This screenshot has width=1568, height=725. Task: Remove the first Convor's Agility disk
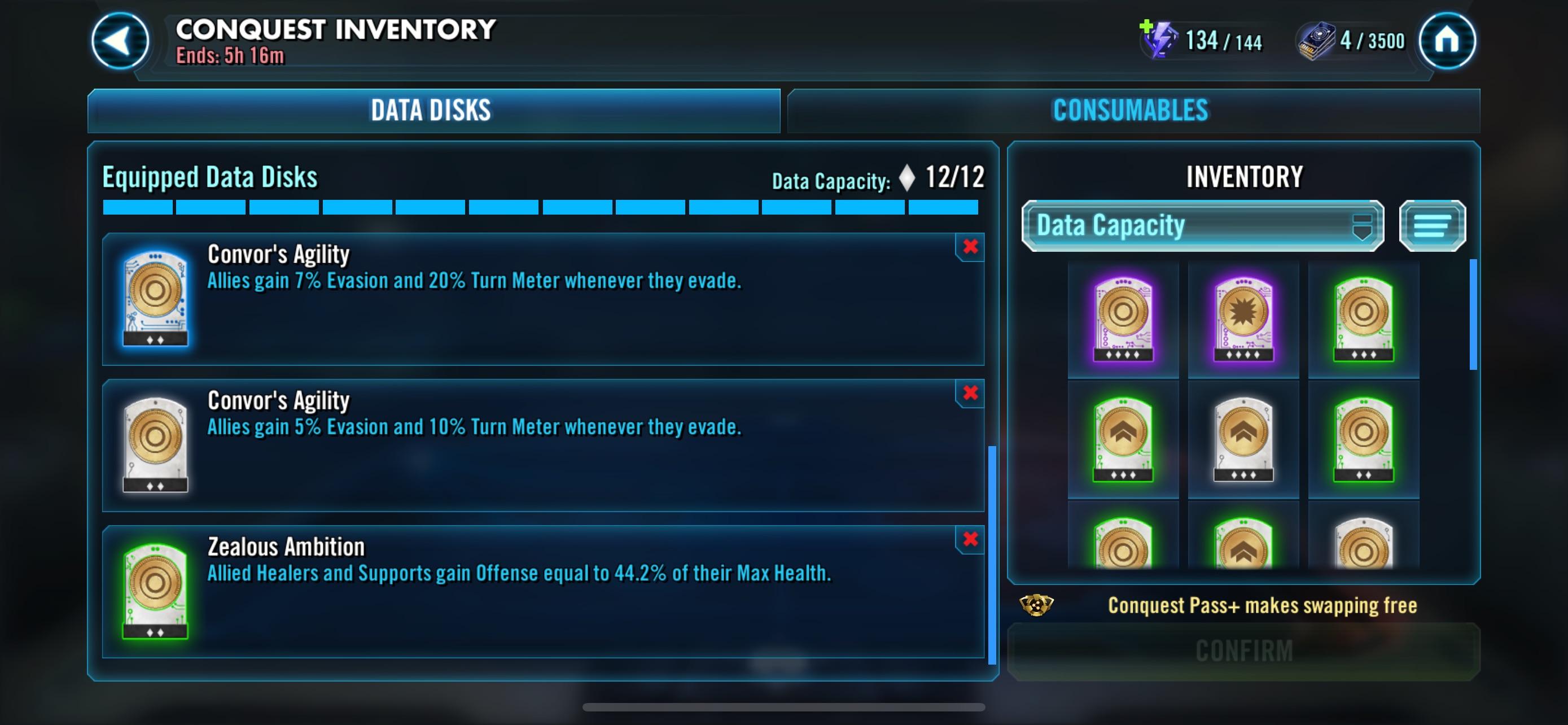(x=972, y=248)
